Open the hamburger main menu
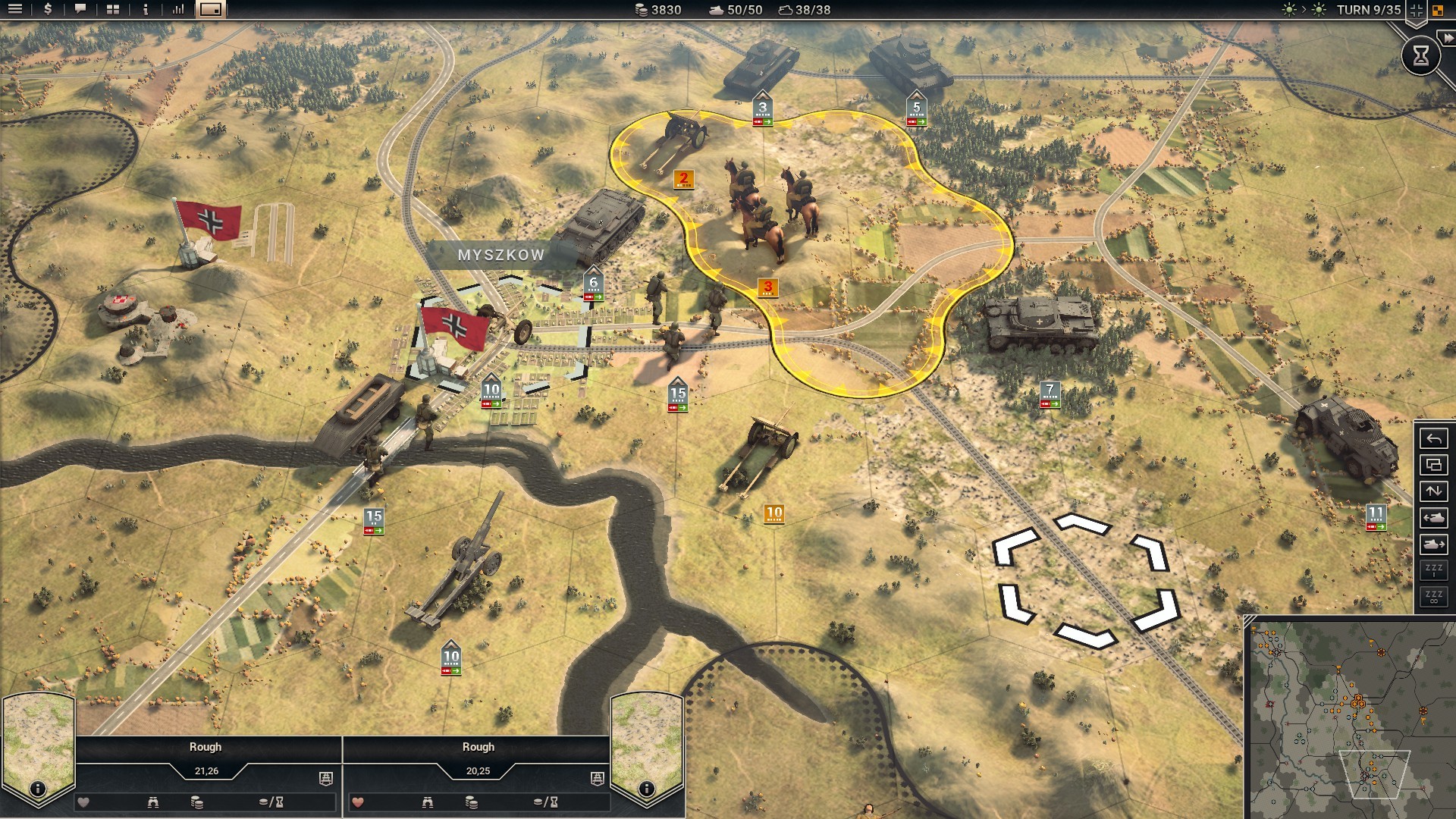 15,10
